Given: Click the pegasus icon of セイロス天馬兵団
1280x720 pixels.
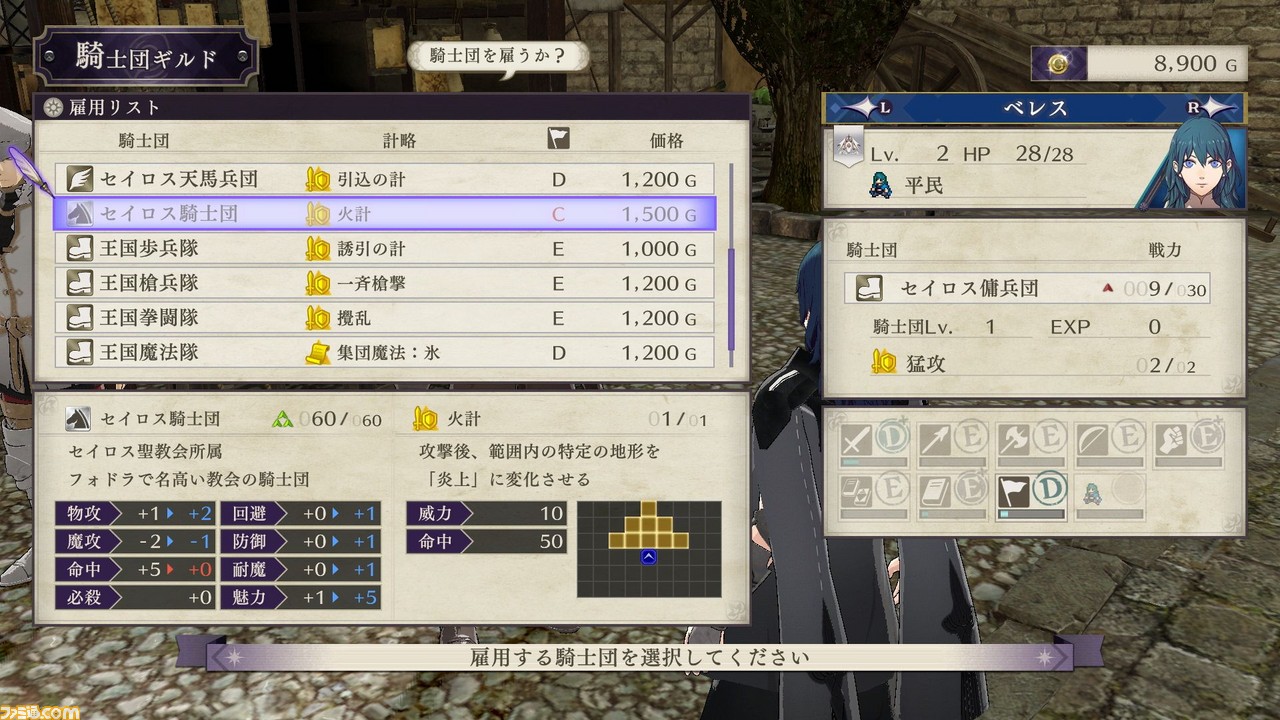Looking at the screenshot, I should point(81,178).
